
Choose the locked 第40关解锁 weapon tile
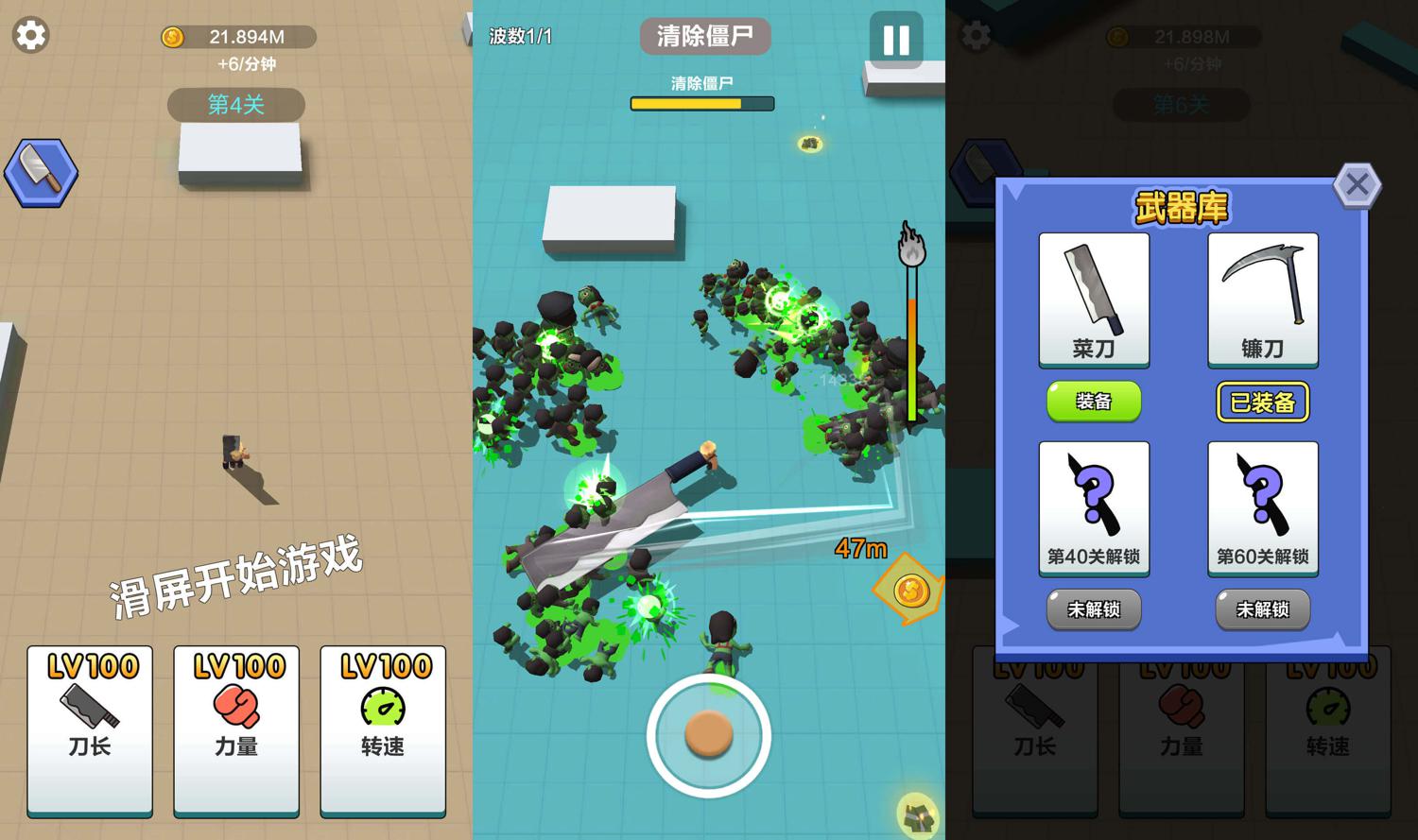pyautogui.click(x=1094, y=508)
